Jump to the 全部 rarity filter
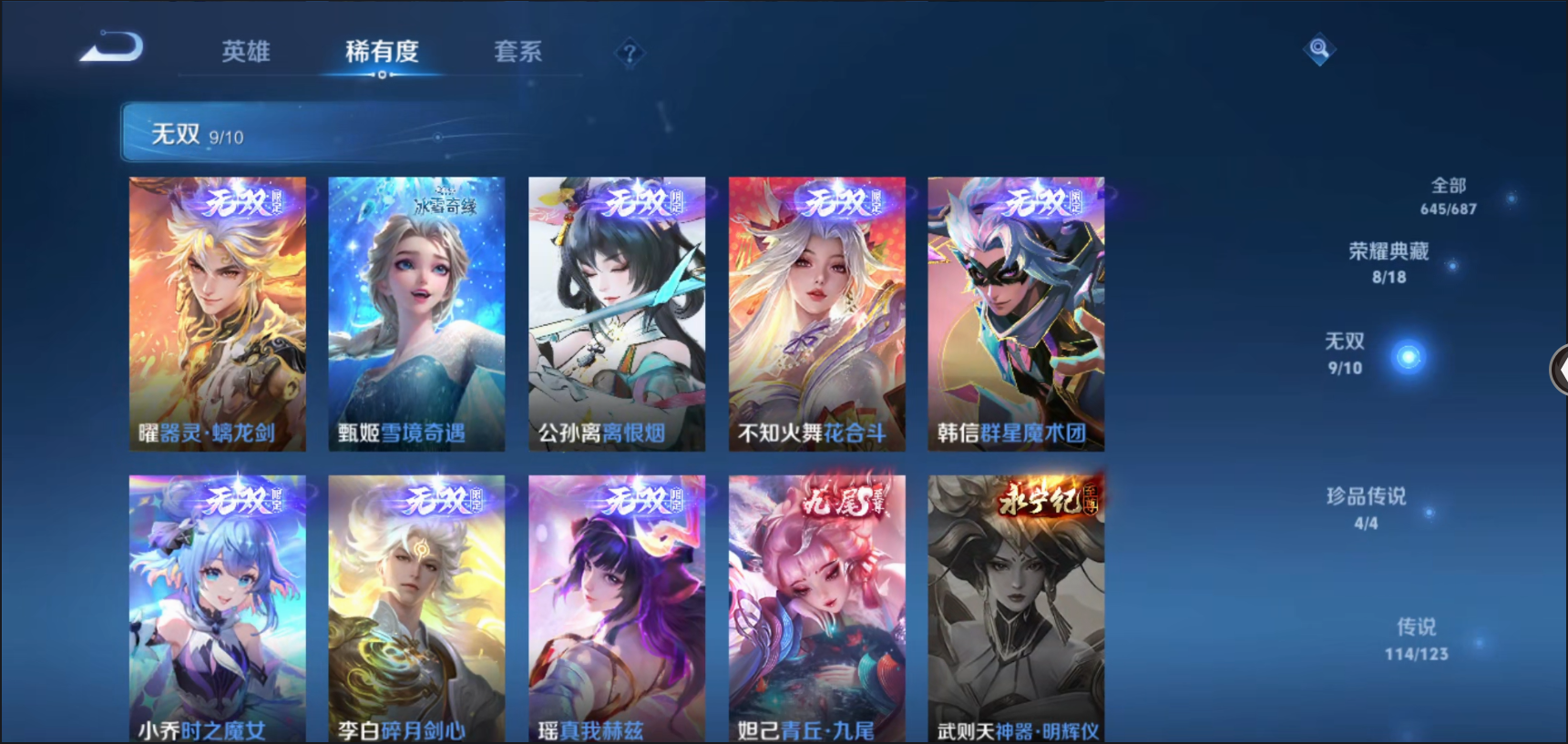The width and height of the screenshot is (1568, 744). [1449, 196]
